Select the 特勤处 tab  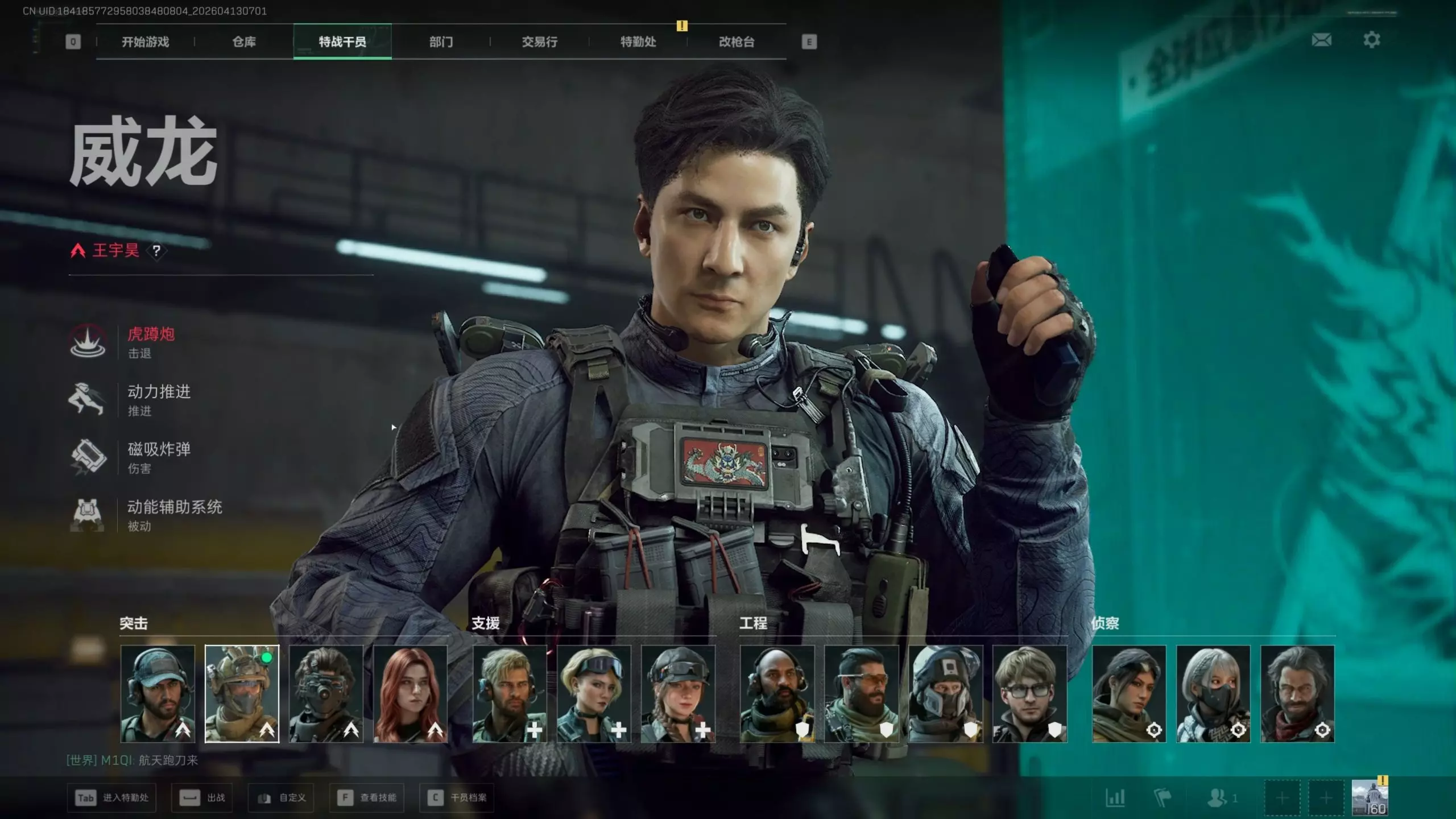638,42
